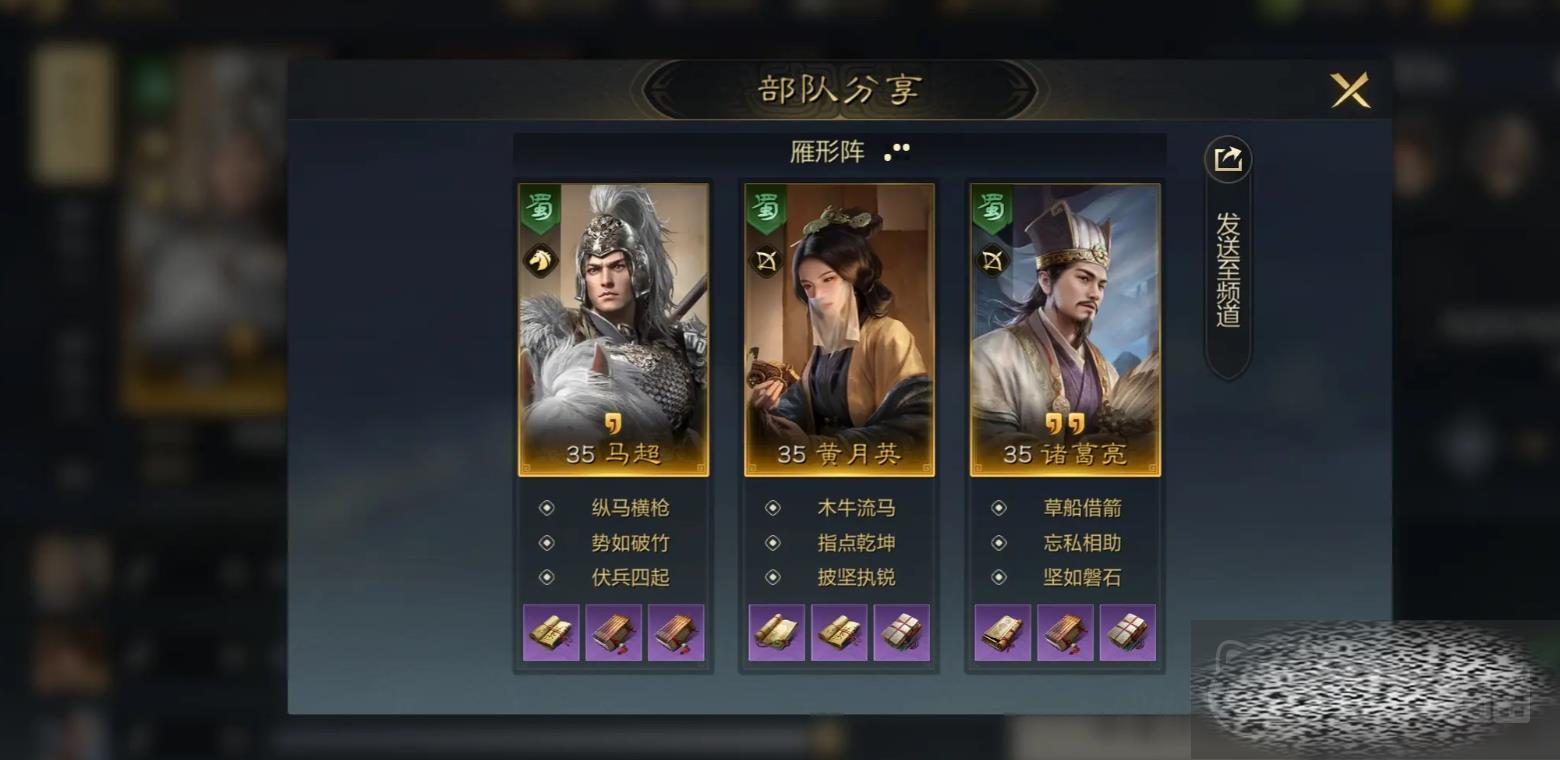Screen dimensions: 1560x760
Task: View the 纵马横枪 skill
Action: coord(629,508)
